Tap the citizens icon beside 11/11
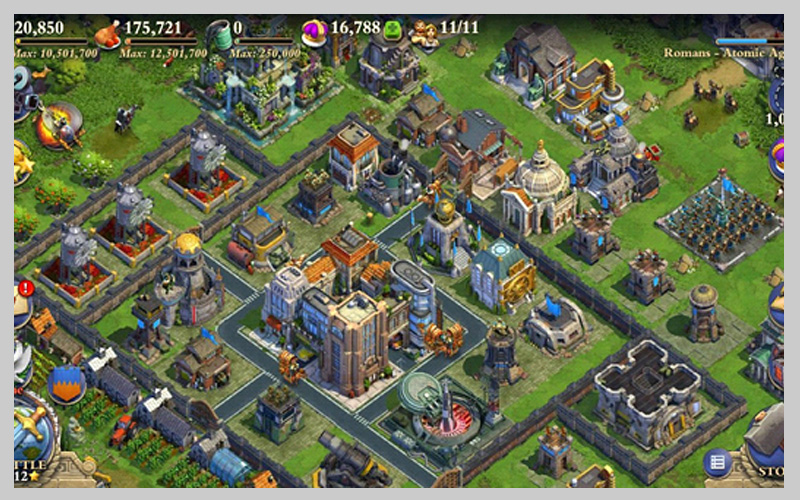Image resolution: width=800 pixels, height=500 pixels. [x=424, y=33]
